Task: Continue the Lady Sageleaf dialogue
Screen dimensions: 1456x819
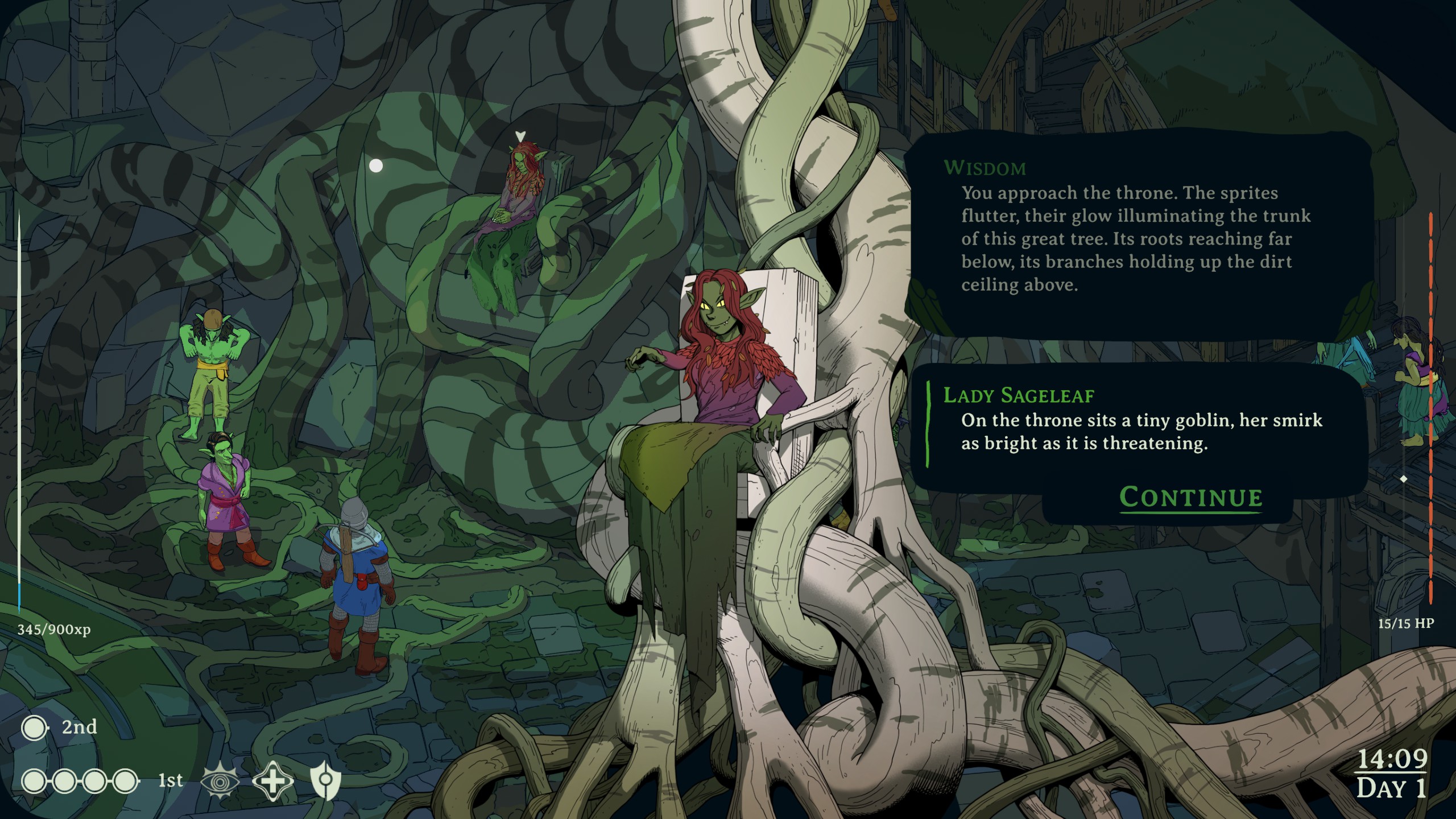Action: pyautogui.click(x=1190, y=497)
